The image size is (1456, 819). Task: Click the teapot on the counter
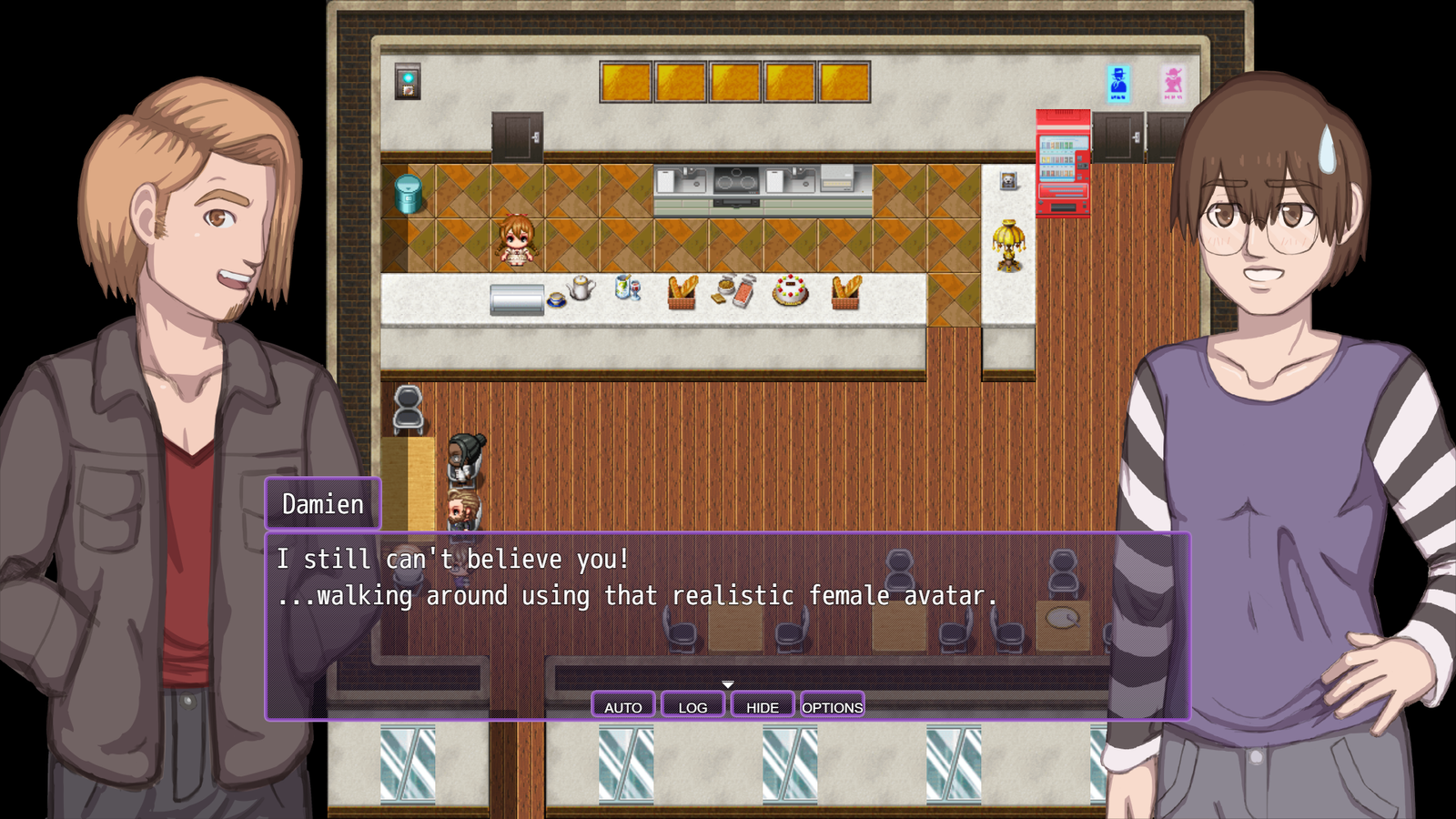pyautogui.click(x=580, y=287)
